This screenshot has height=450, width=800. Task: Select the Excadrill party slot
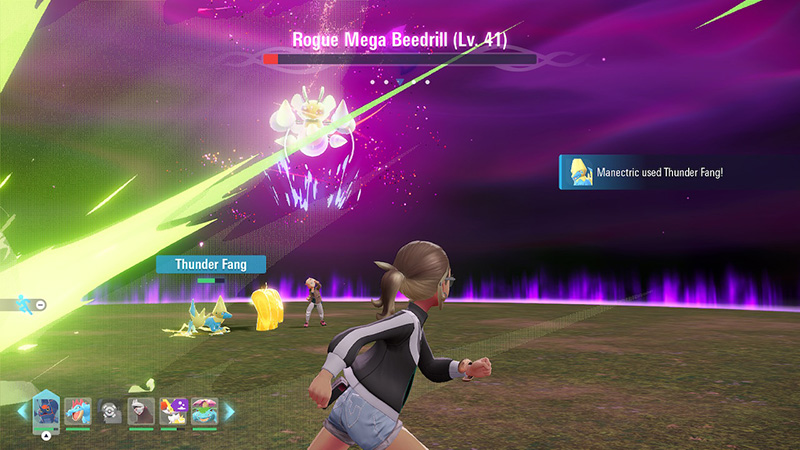click(x=141, y=411)
